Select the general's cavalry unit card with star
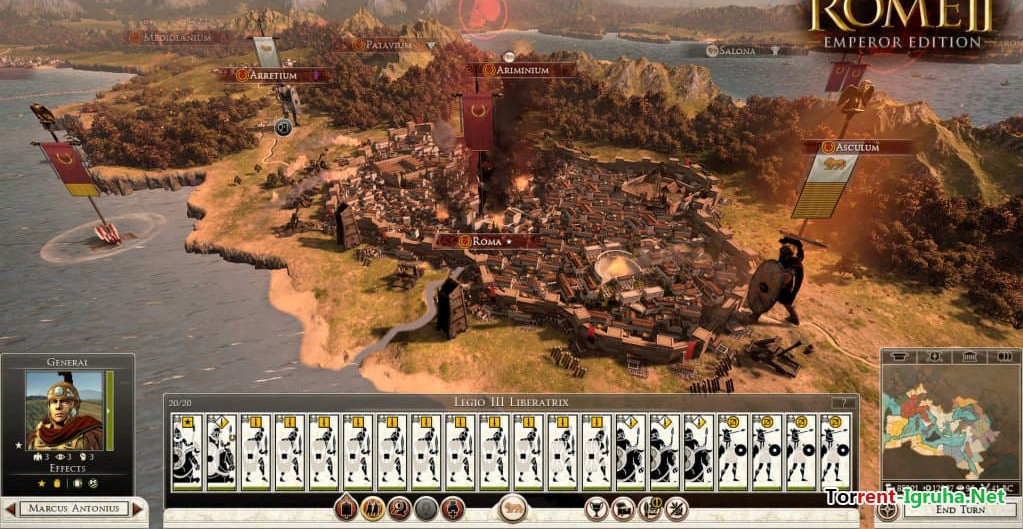 coord(187,452)
